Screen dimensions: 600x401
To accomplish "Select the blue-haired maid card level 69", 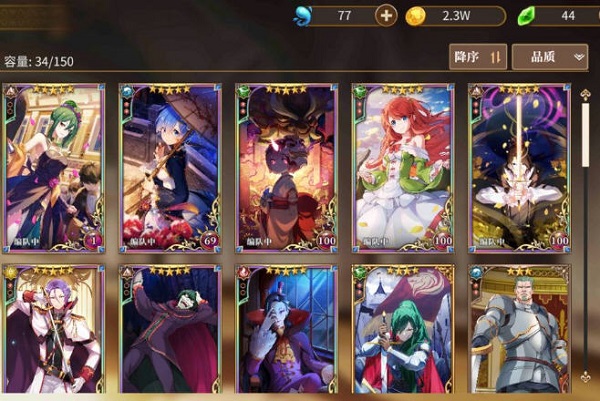I will point(170,168).
